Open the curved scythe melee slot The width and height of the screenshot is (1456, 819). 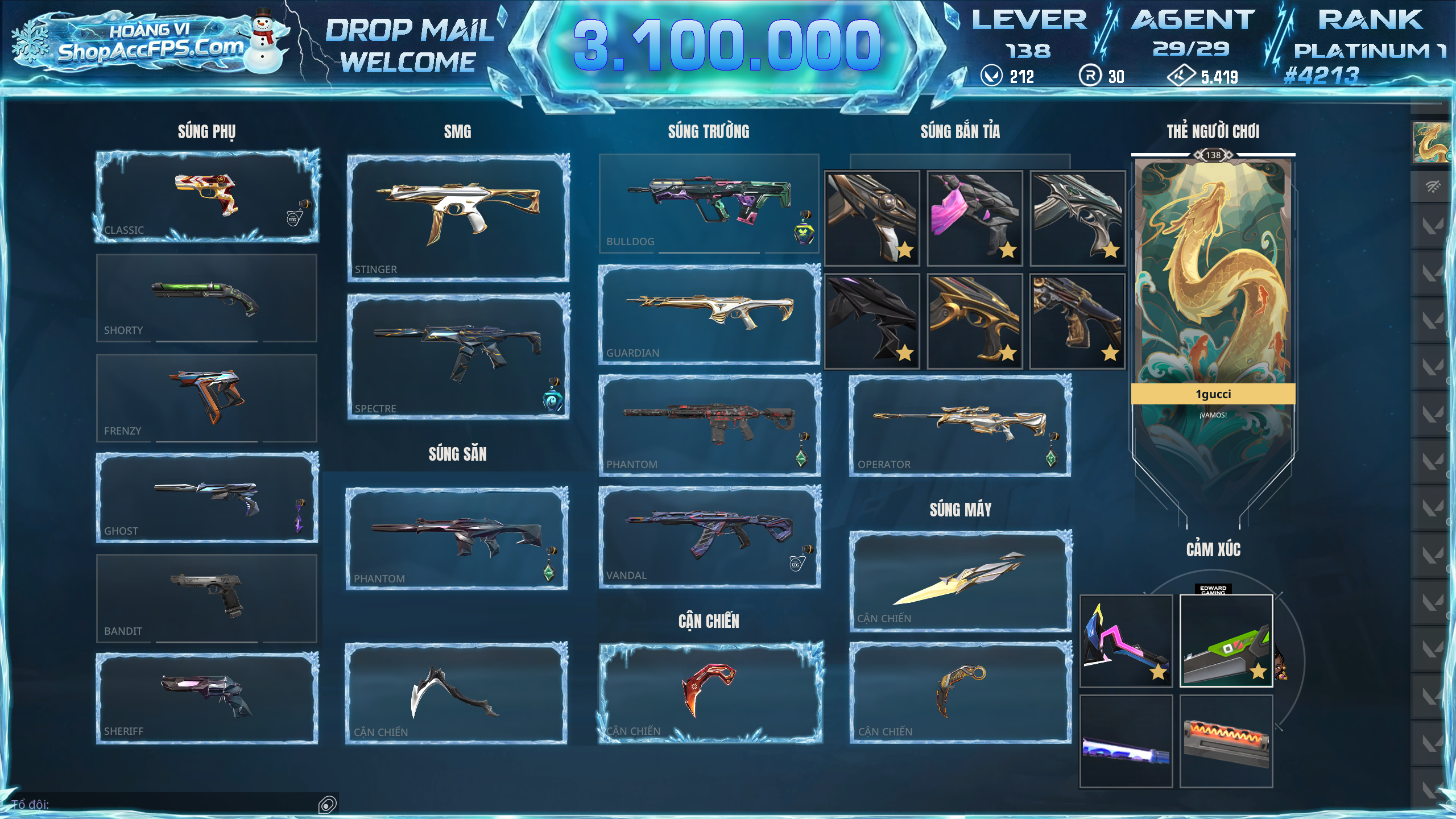click(x=456, y=693)
